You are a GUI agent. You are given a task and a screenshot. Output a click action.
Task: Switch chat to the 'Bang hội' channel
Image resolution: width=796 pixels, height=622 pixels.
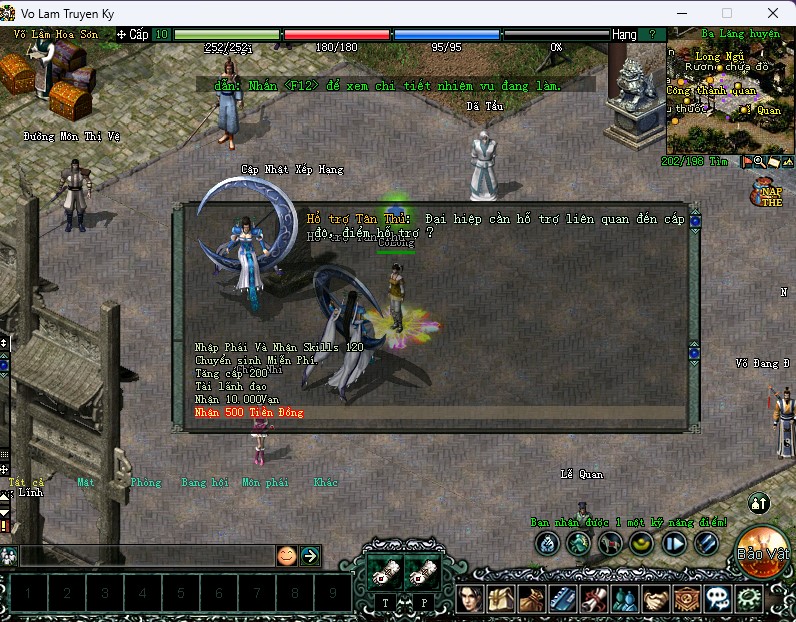tap(205, 482)
